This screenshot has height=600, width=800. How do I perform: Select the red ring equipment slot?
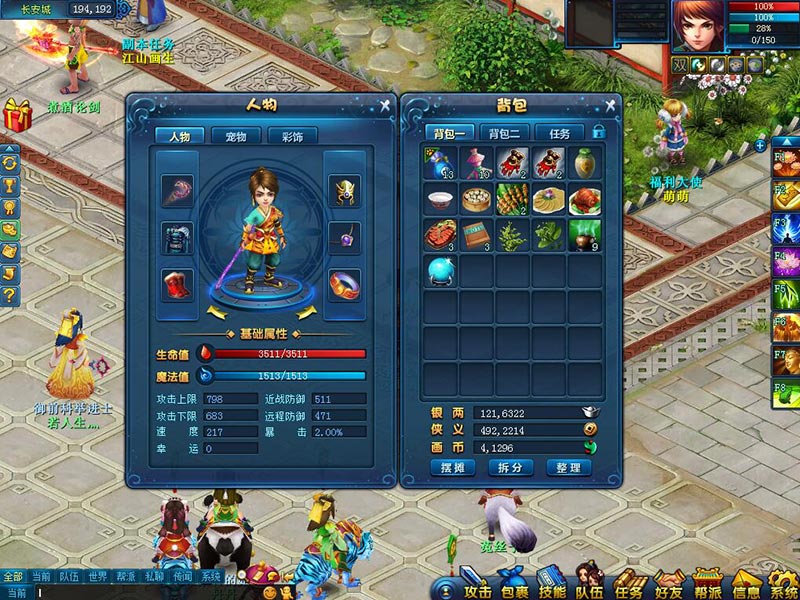pyautogui.click(x=344, y=283)
